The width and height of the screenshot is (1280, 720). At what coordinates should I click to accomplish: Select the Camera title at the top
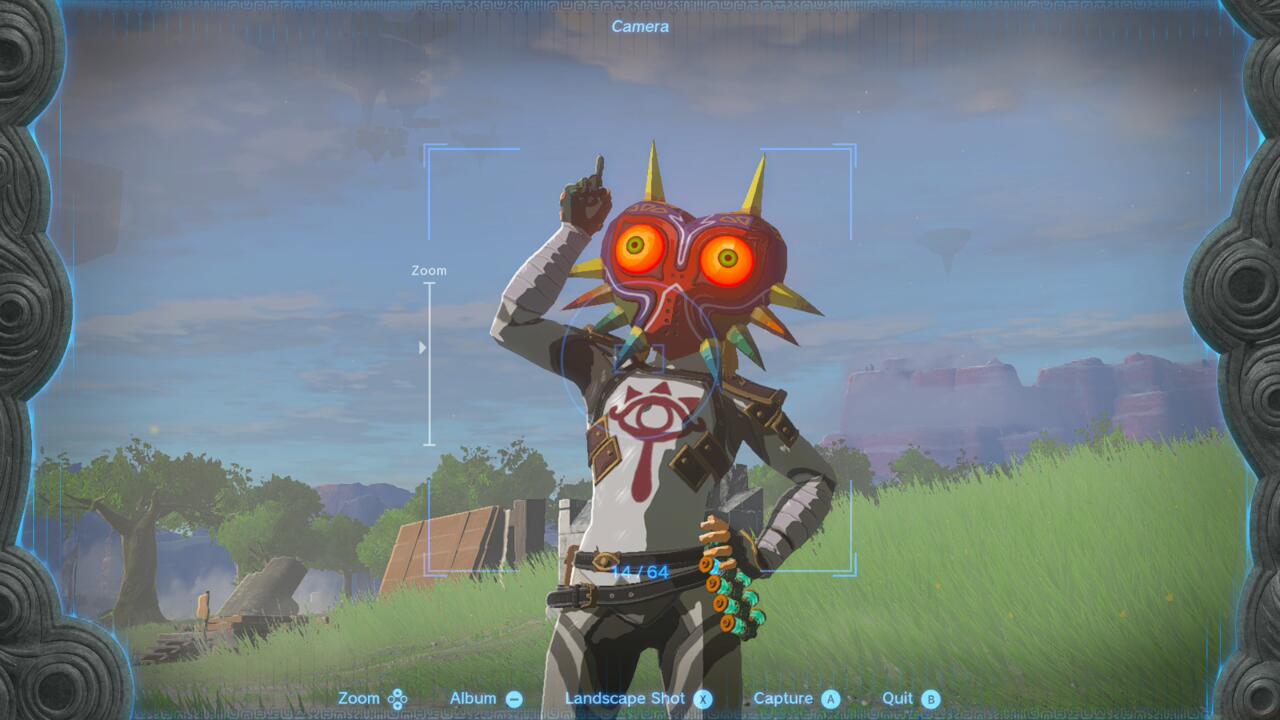click(640, 26)
